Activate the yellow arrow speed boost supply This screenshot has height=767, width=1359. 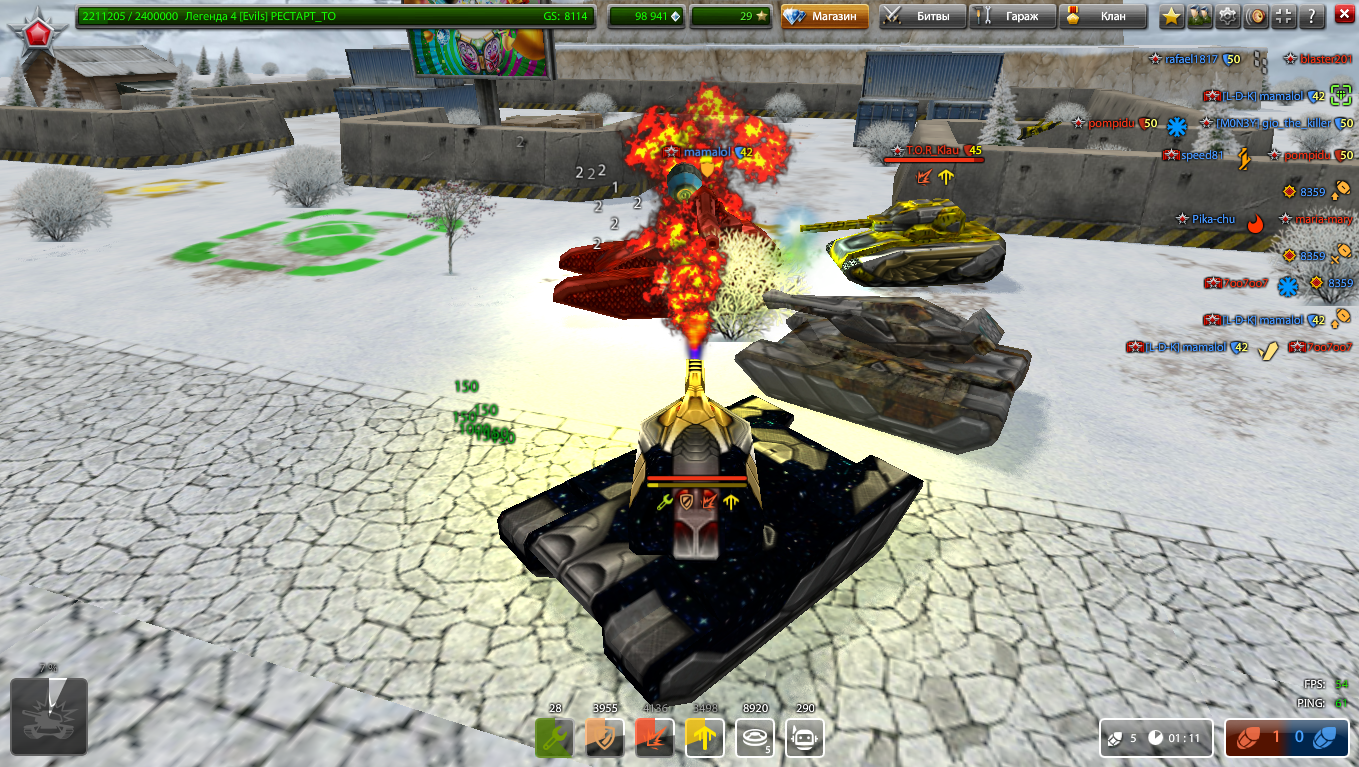[705, 738]
